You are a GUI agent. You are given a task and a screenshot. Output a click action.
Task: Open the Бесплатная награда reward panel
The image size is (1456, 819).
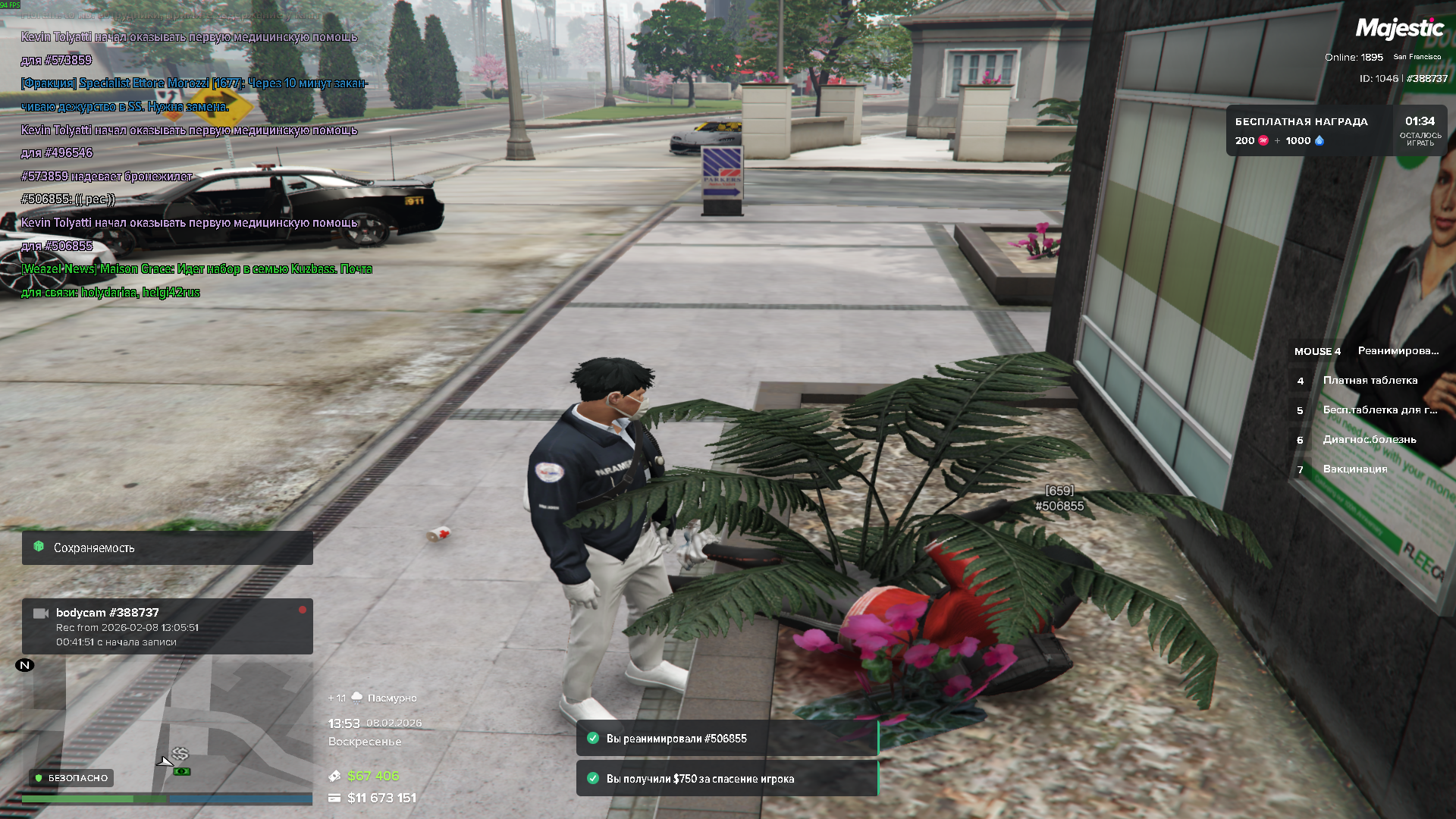(1335, 130)
